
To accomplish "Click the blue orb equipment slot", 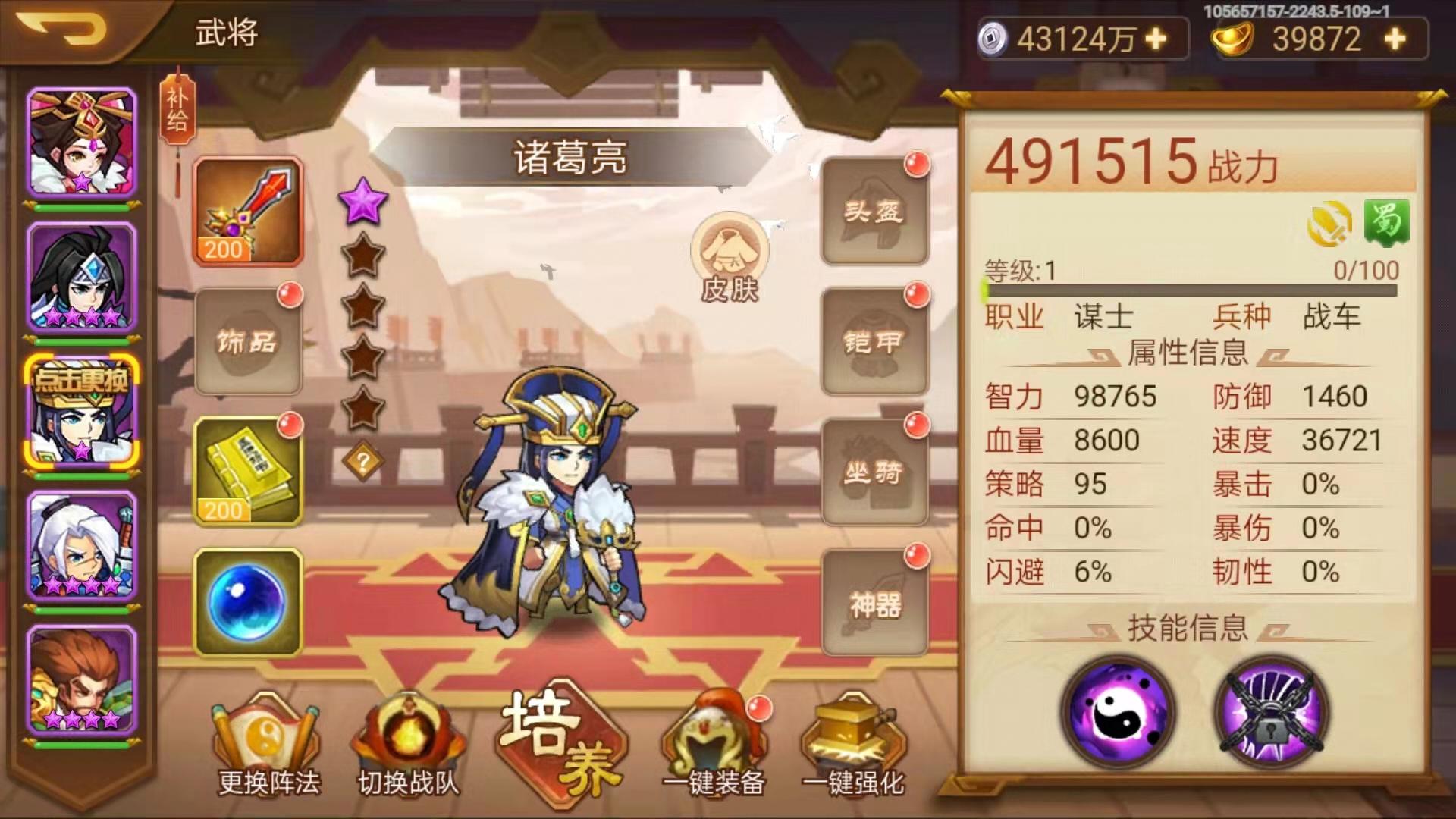I will coord(246,599).
